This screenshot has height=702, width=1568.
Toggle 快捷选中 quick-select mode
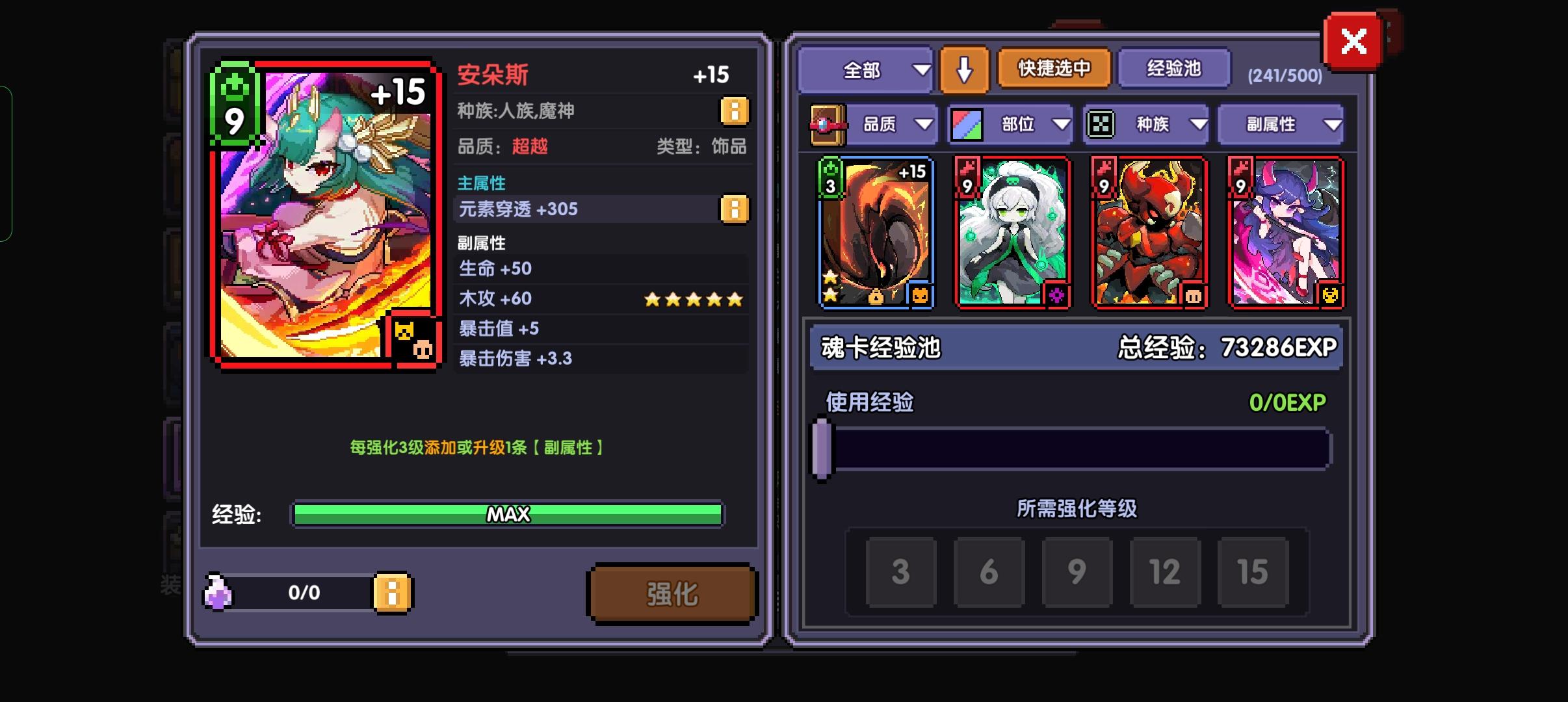point(1053,68)
